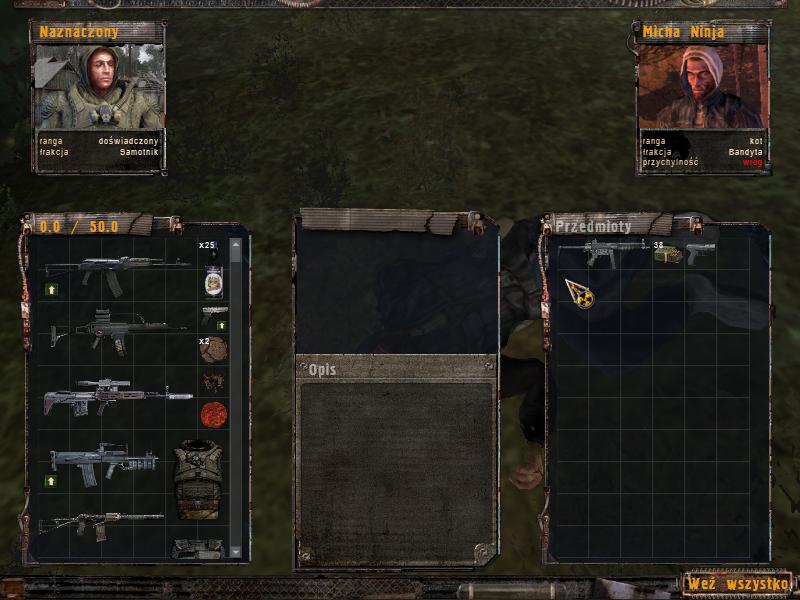Select the tinned food item in your inventory
Screen dimensions: 800x600
point(213,281)
